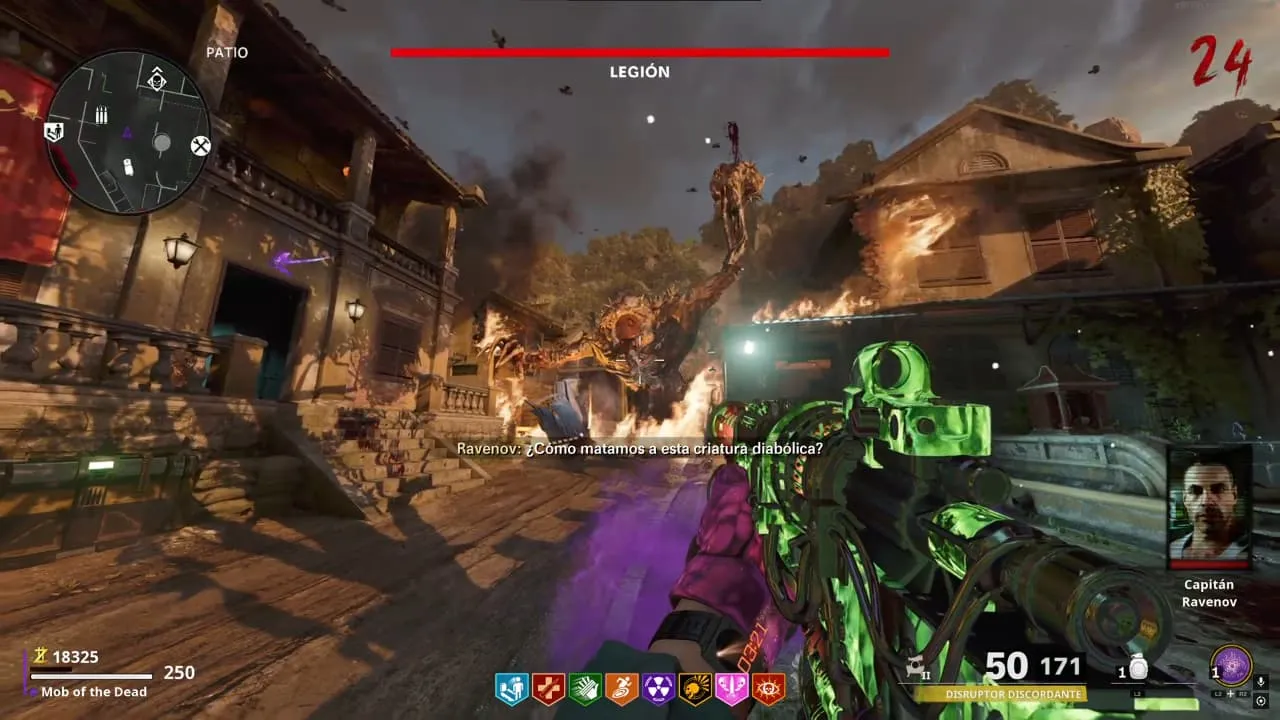1280x720 pixels.
Task: Select the ammo crate marker on minimap
Action: pos(101,116)
